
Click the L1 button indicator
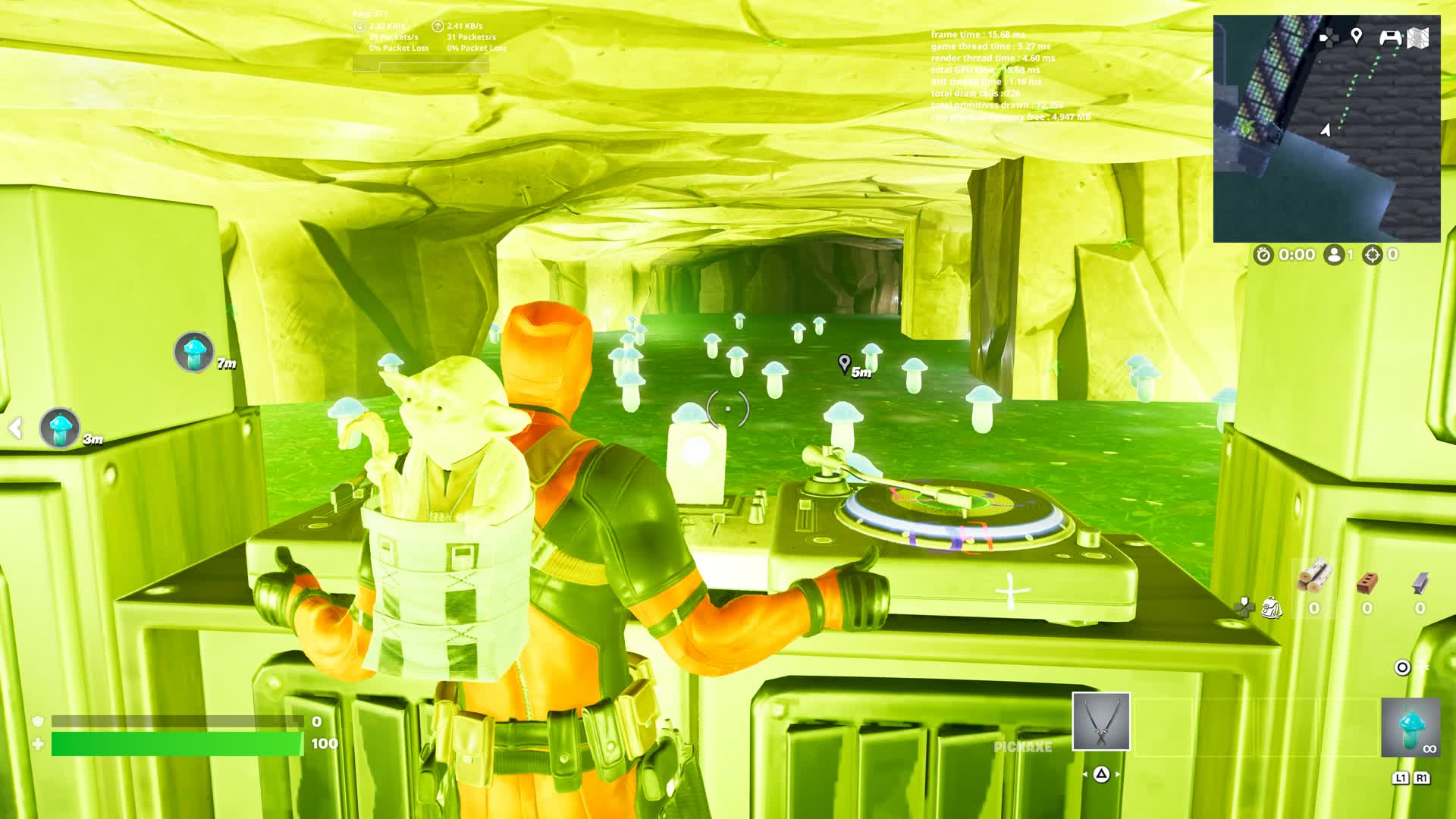pos(1401,778)
